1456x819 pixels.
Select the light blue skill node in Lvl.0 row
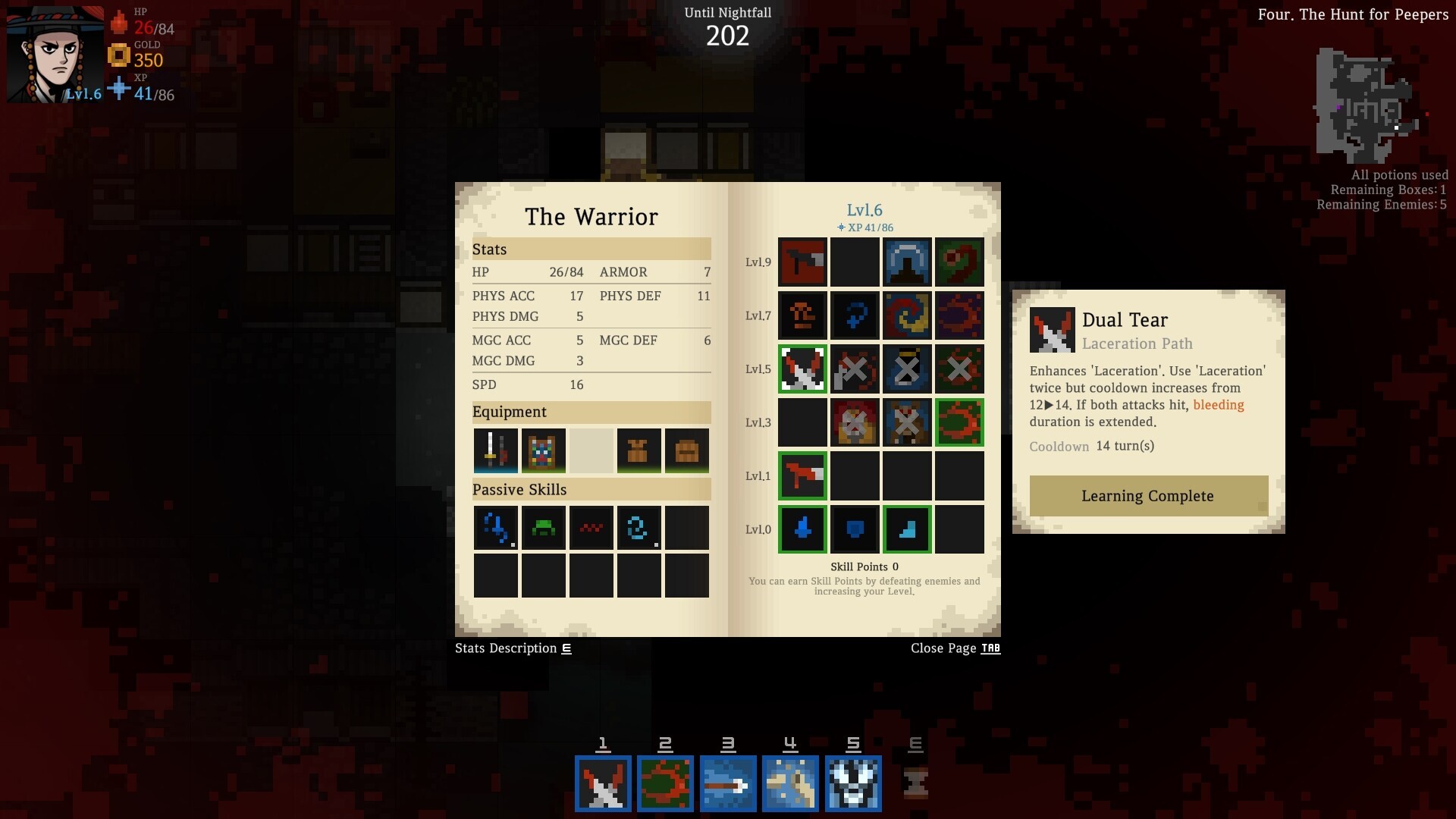907,529
